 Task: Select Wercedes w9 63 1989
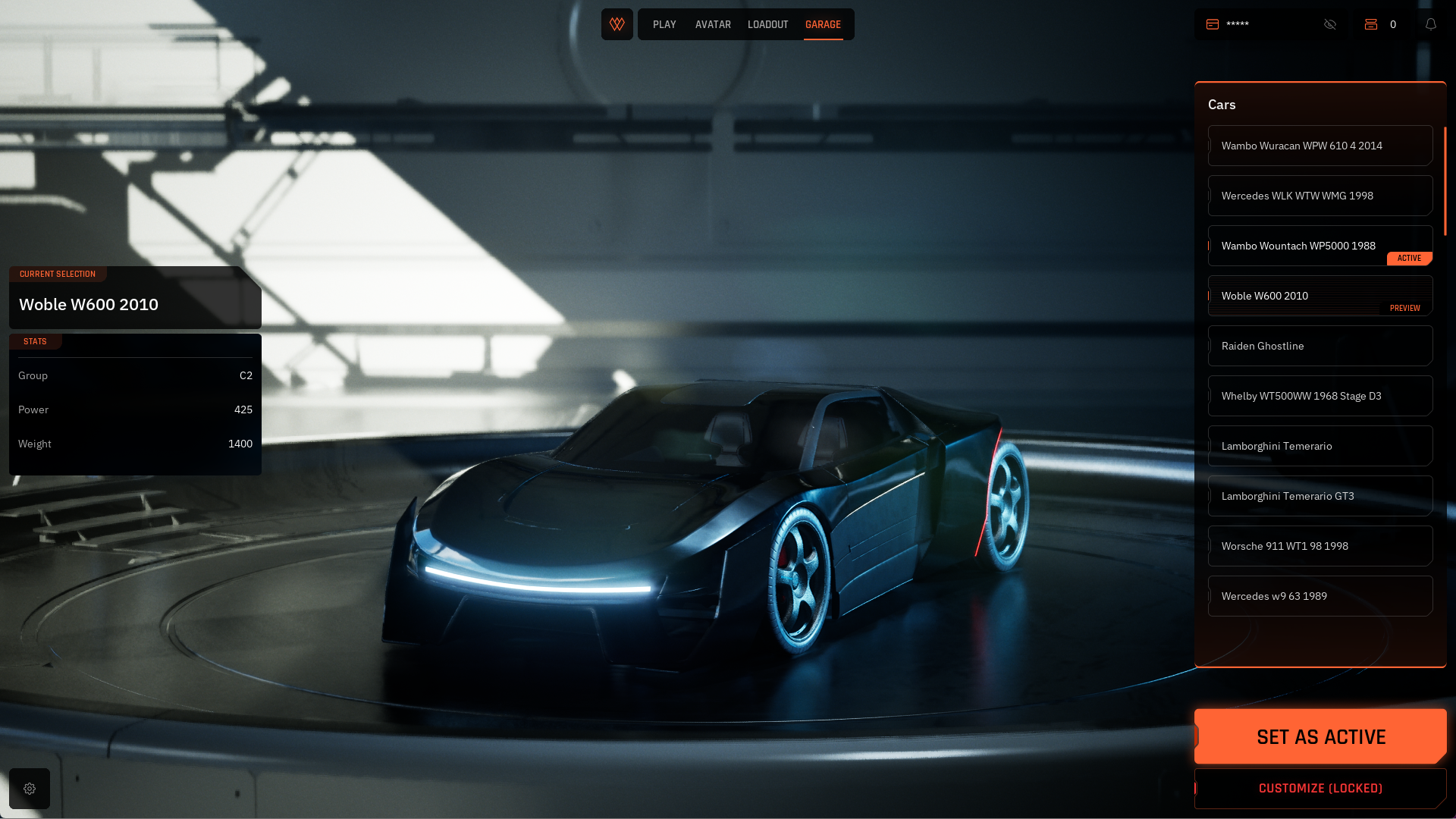(x=1319, y=596)
